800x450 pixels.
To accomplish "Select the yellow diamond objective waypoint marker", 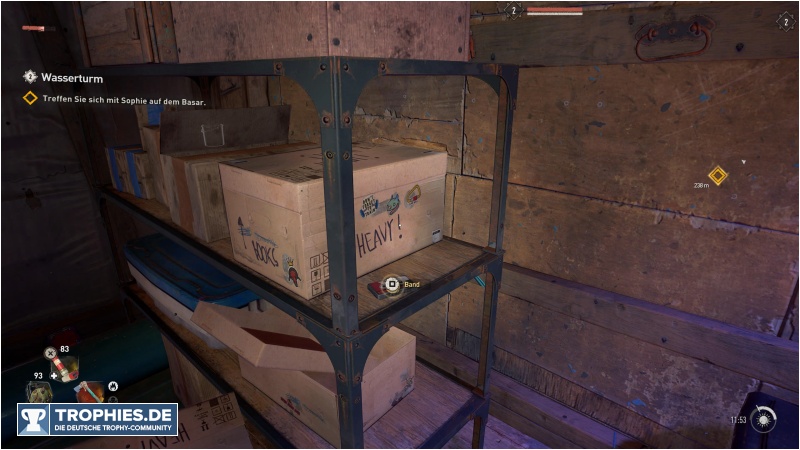I will (x=717, y=175).
